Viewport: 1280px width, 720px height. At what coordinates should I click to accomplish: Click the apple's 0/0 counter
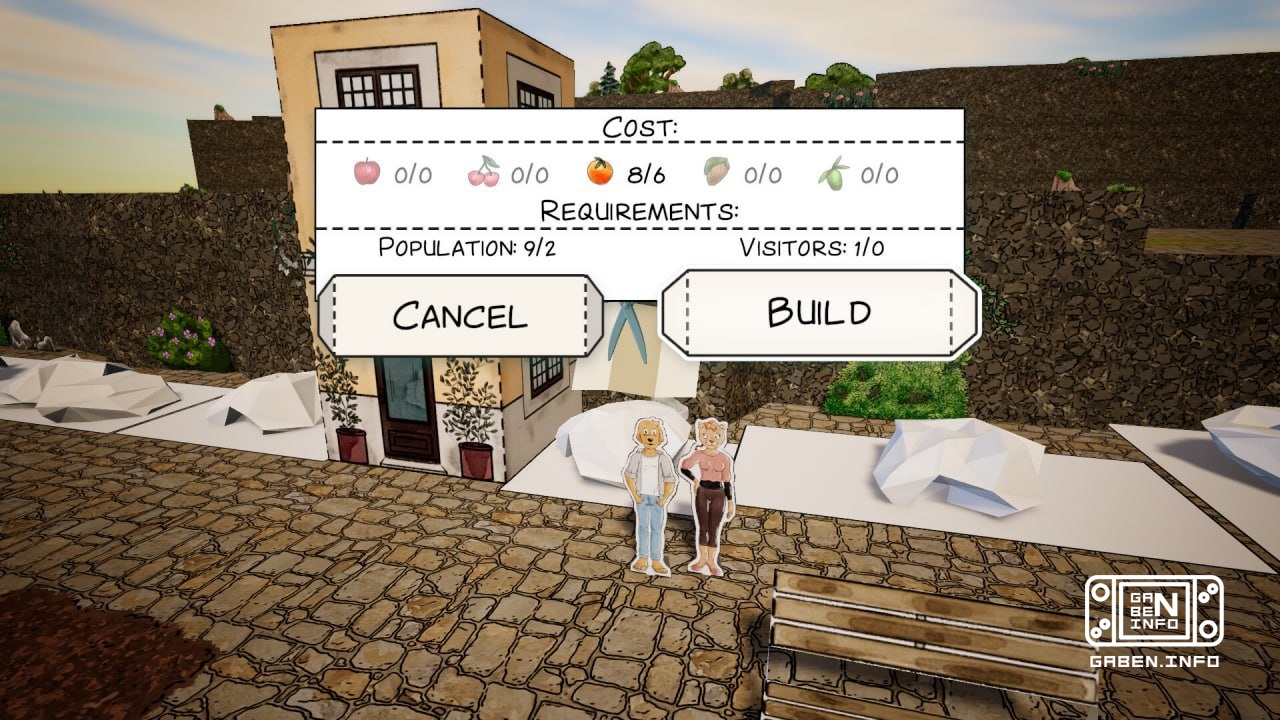(x=413, y=172)
